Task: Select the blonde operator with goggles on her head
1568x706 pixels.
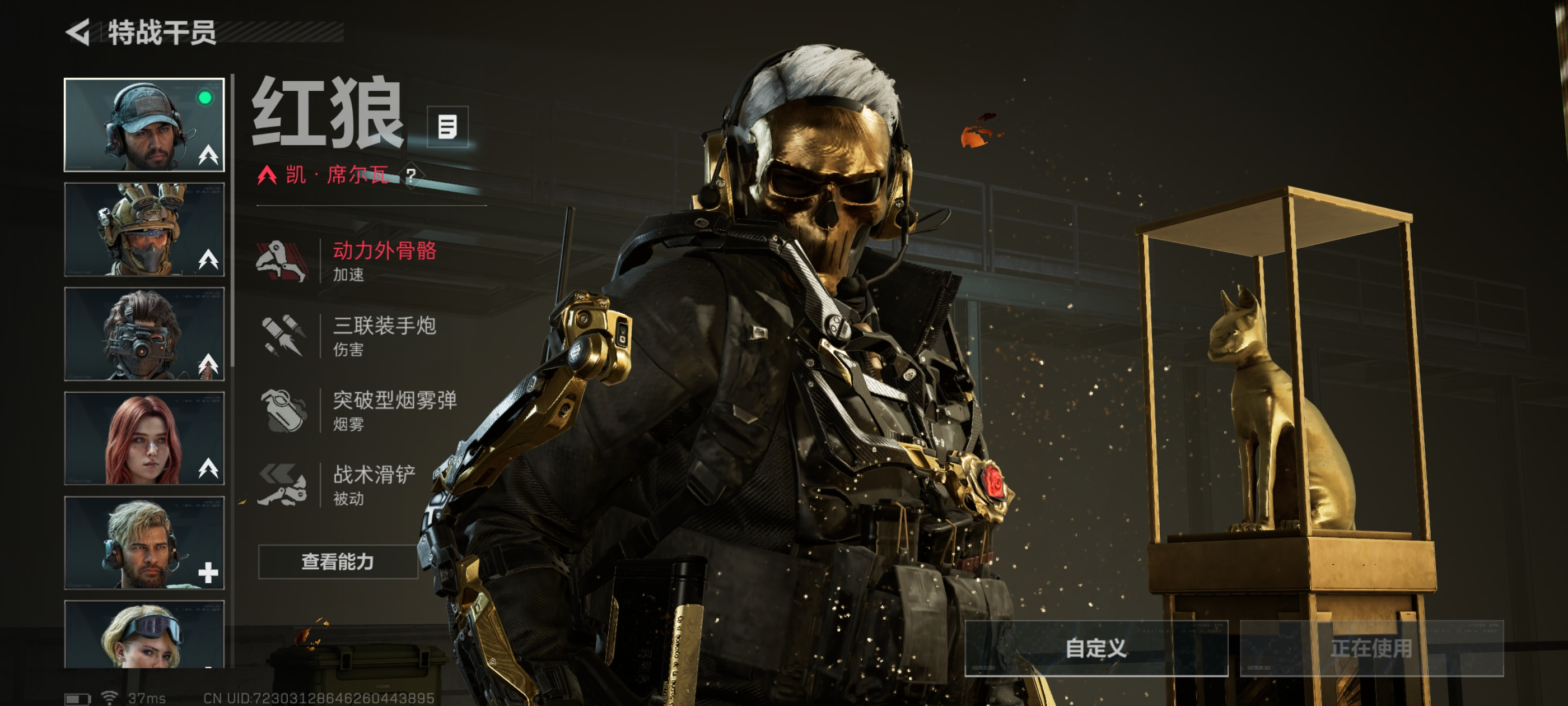Action: (x=144, y=635)
